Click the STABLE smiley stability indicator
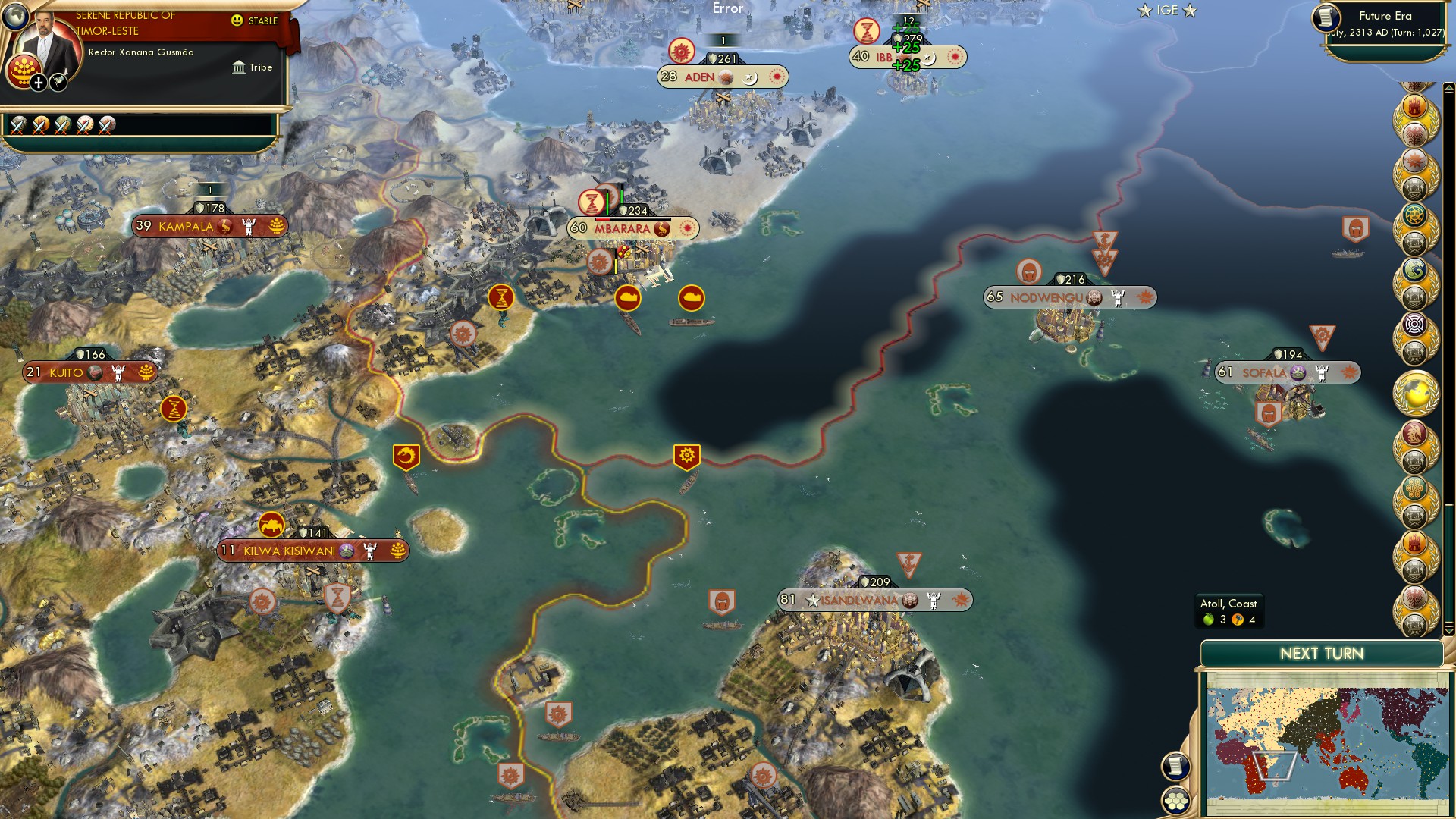 tap(237, 21)
